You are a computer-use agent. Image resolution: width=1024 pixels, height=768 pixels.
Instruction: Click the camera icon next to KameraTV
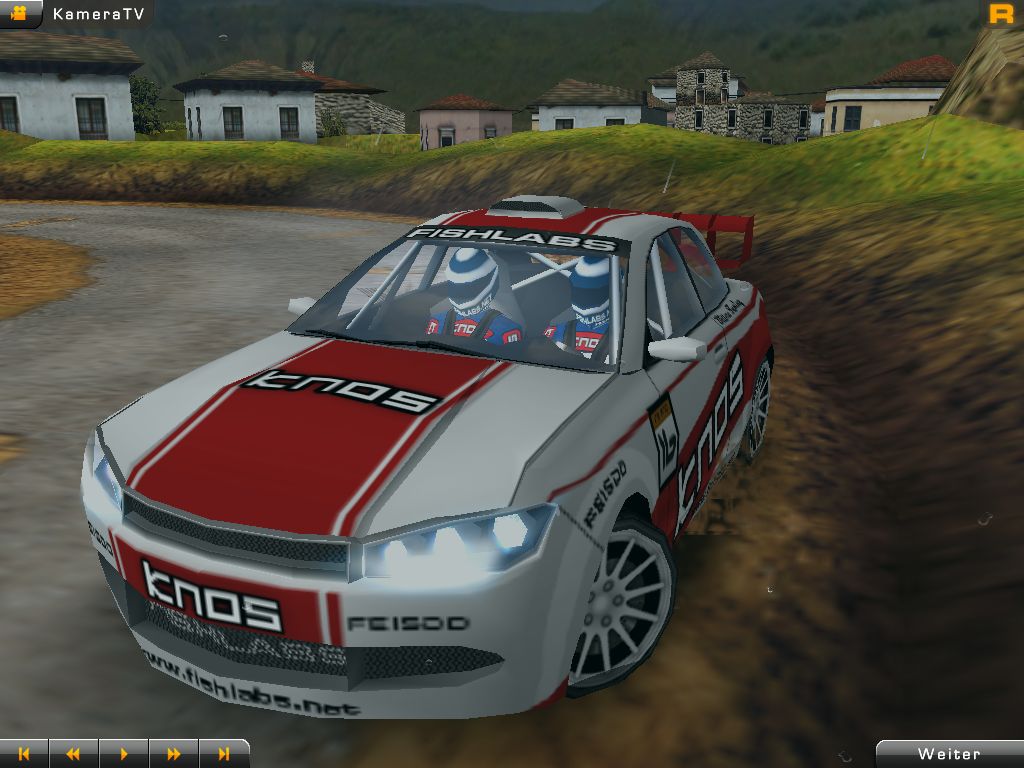coord(20,13)
